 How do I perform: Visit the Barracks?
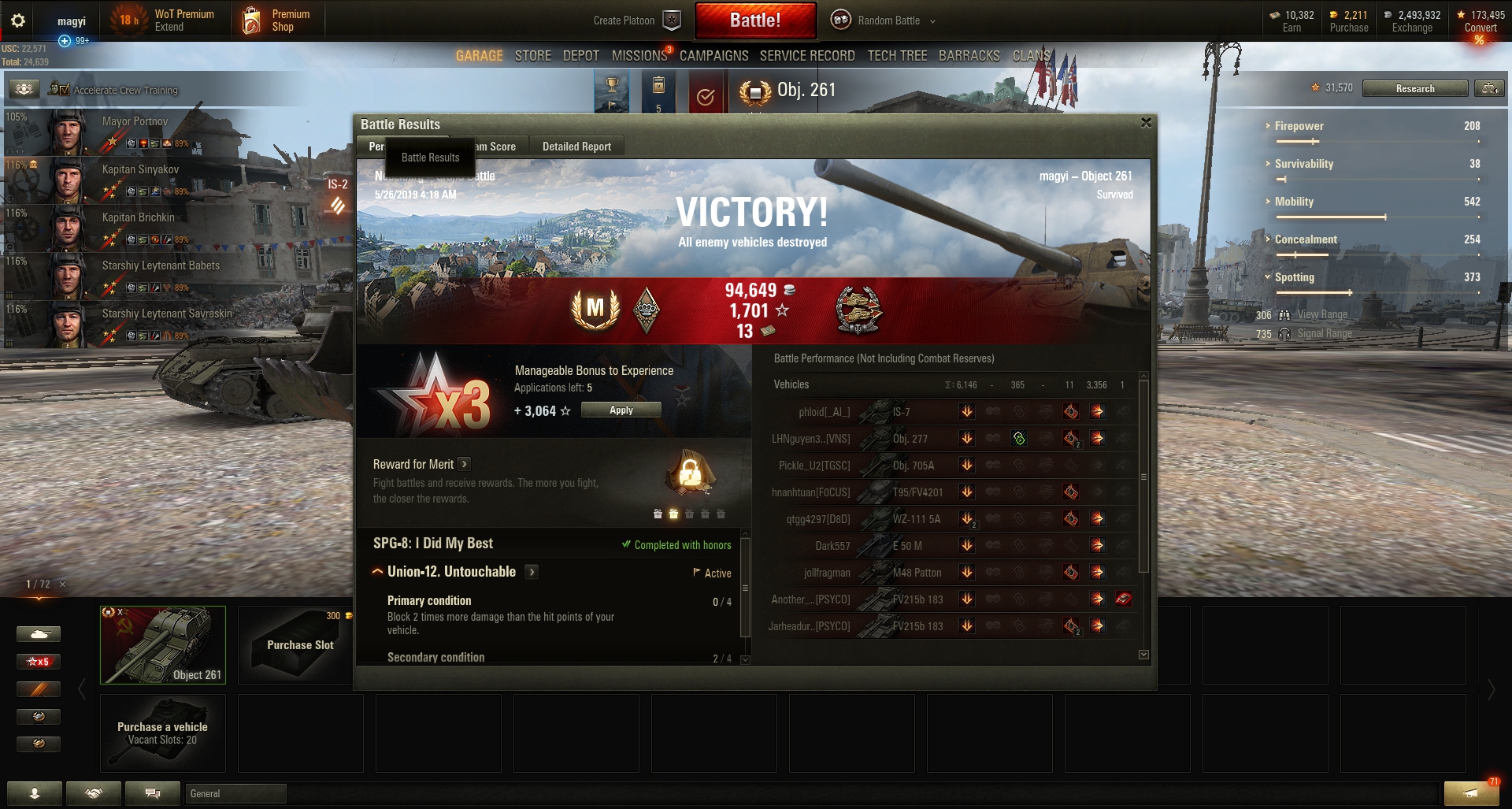pos(969,56)
